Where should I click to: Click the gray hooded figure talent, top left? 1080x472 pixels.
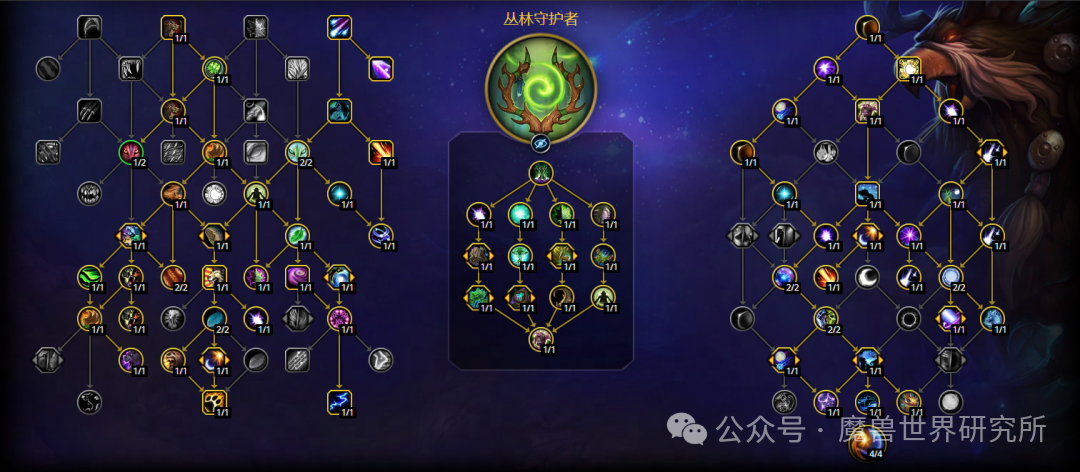(90, 27)
